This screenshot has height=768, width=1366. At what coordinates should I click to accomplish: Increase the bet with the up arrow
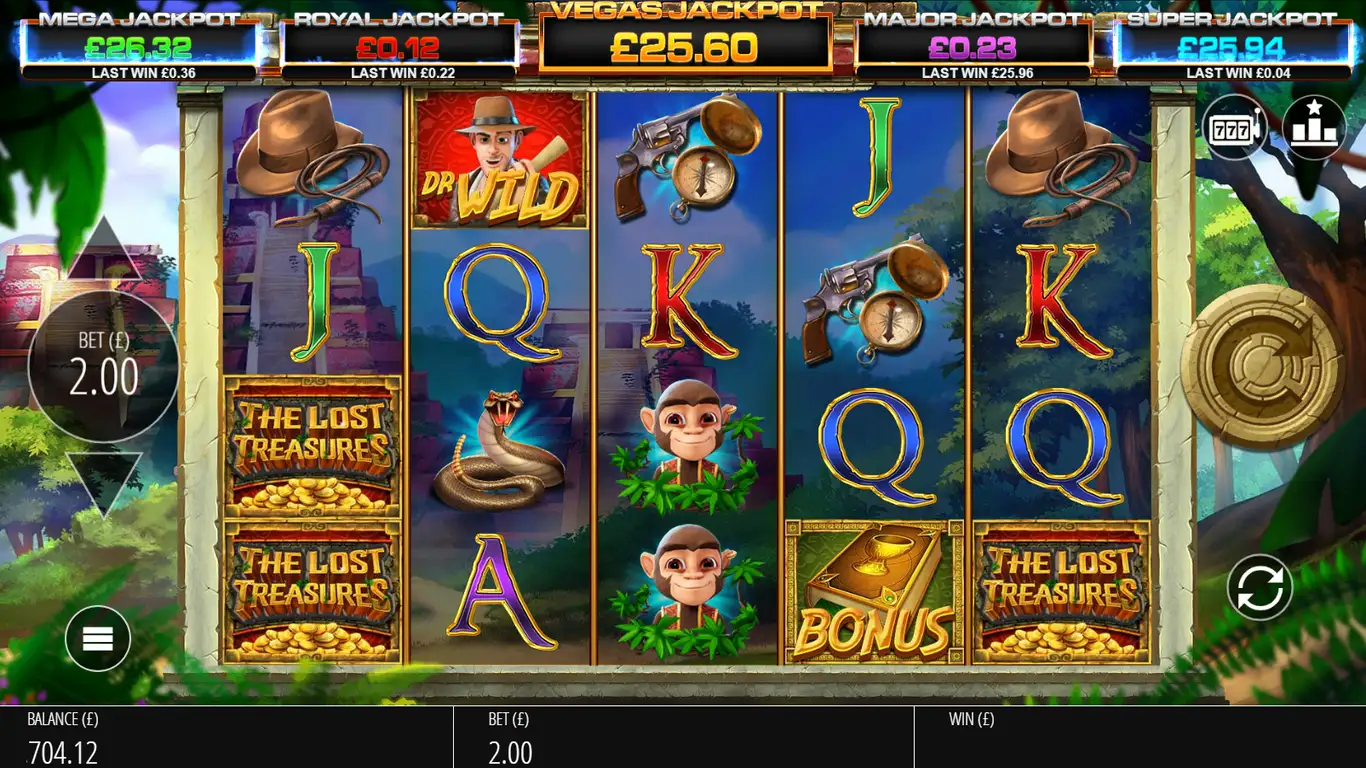(104, 250)
